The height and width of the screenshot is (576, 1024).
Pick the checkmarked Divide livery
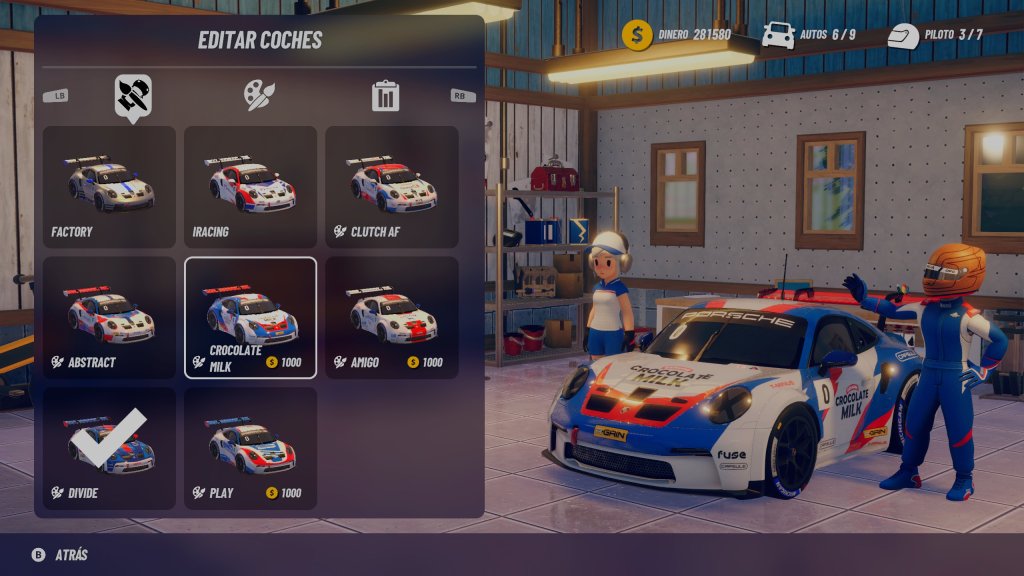pyautogui.click(x=109, y=449)
